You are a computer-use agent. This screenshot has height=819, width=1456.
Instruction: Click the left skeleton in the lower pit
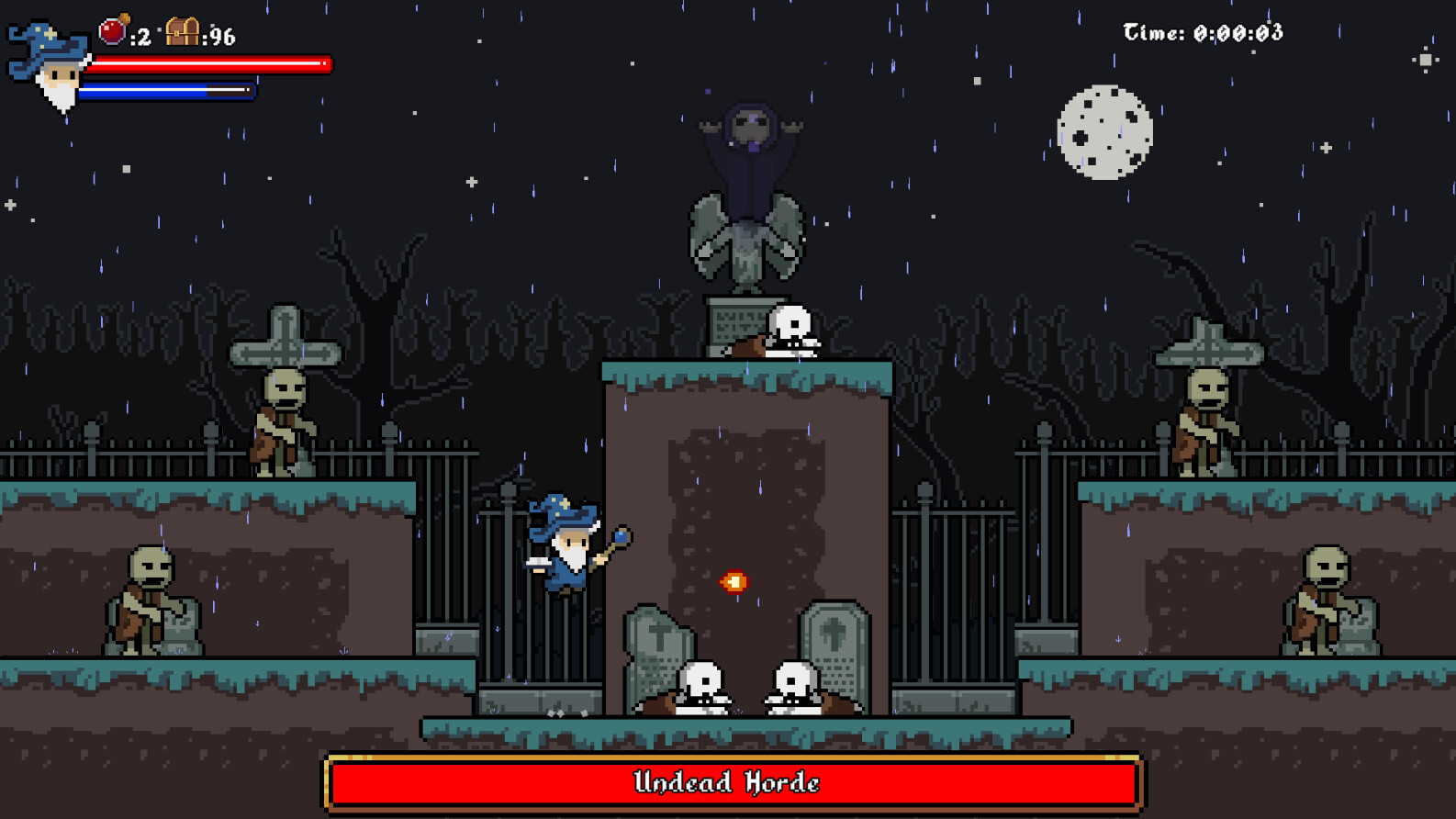coord(700,684)
